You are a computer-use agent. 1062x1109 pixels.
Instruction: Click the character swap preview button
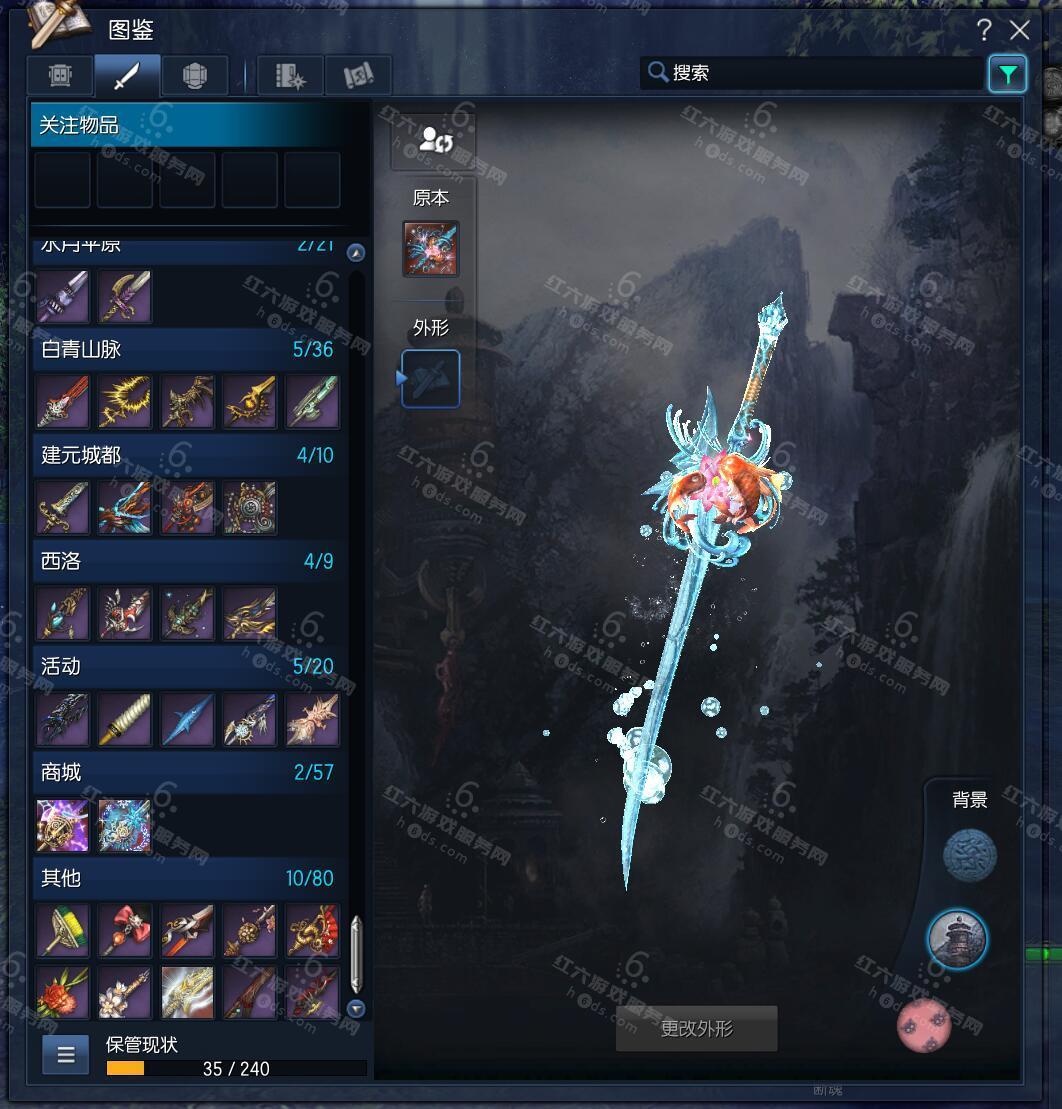click(x=435, y=139)
